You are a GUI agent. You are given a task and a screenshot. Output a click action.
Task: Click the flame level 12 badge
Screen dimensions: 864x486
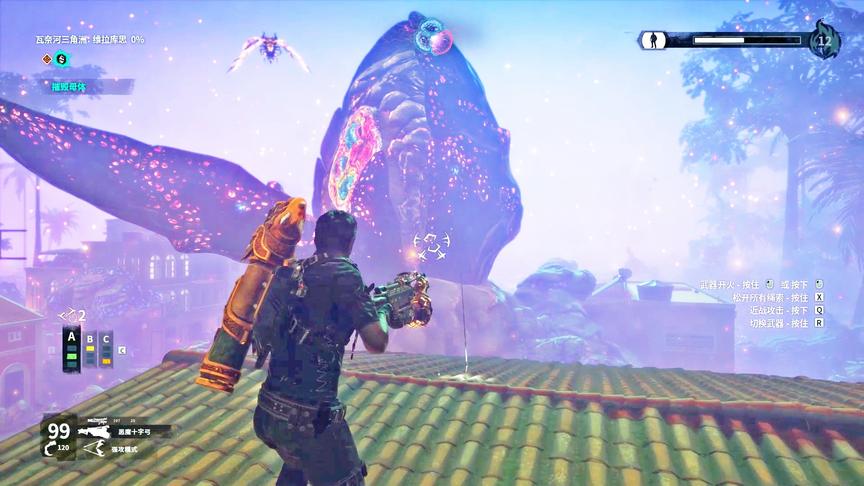tap(824, 39)
